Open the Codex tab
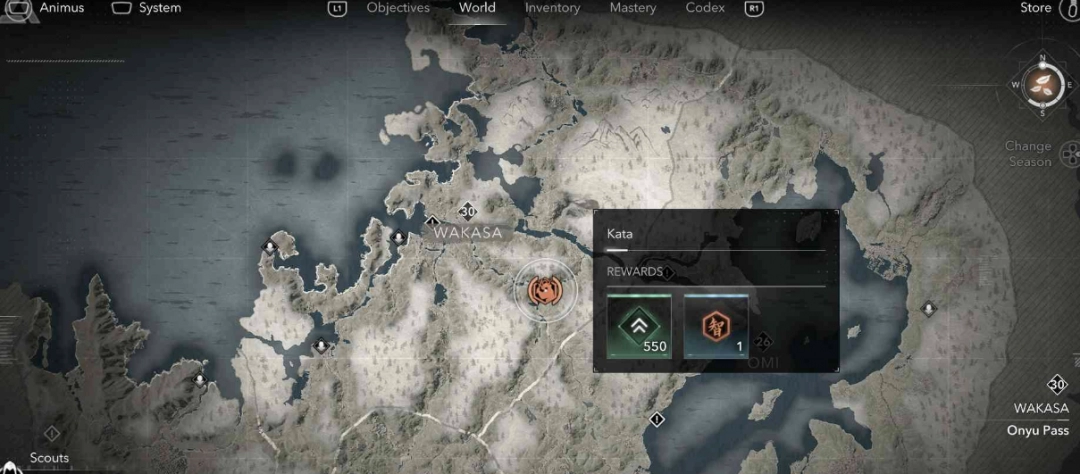This screenshot has height=474, width=1080. pyautogui.click(x=705, y=8)
